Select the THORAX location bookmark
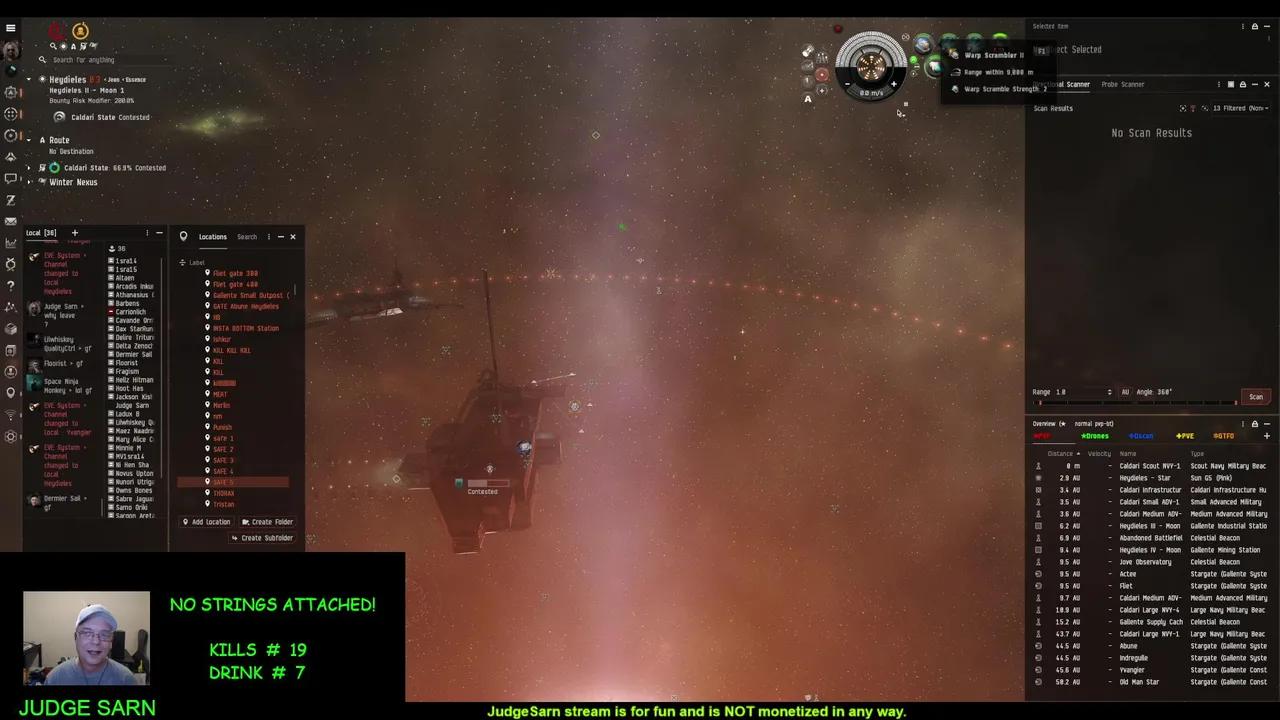 224,493
